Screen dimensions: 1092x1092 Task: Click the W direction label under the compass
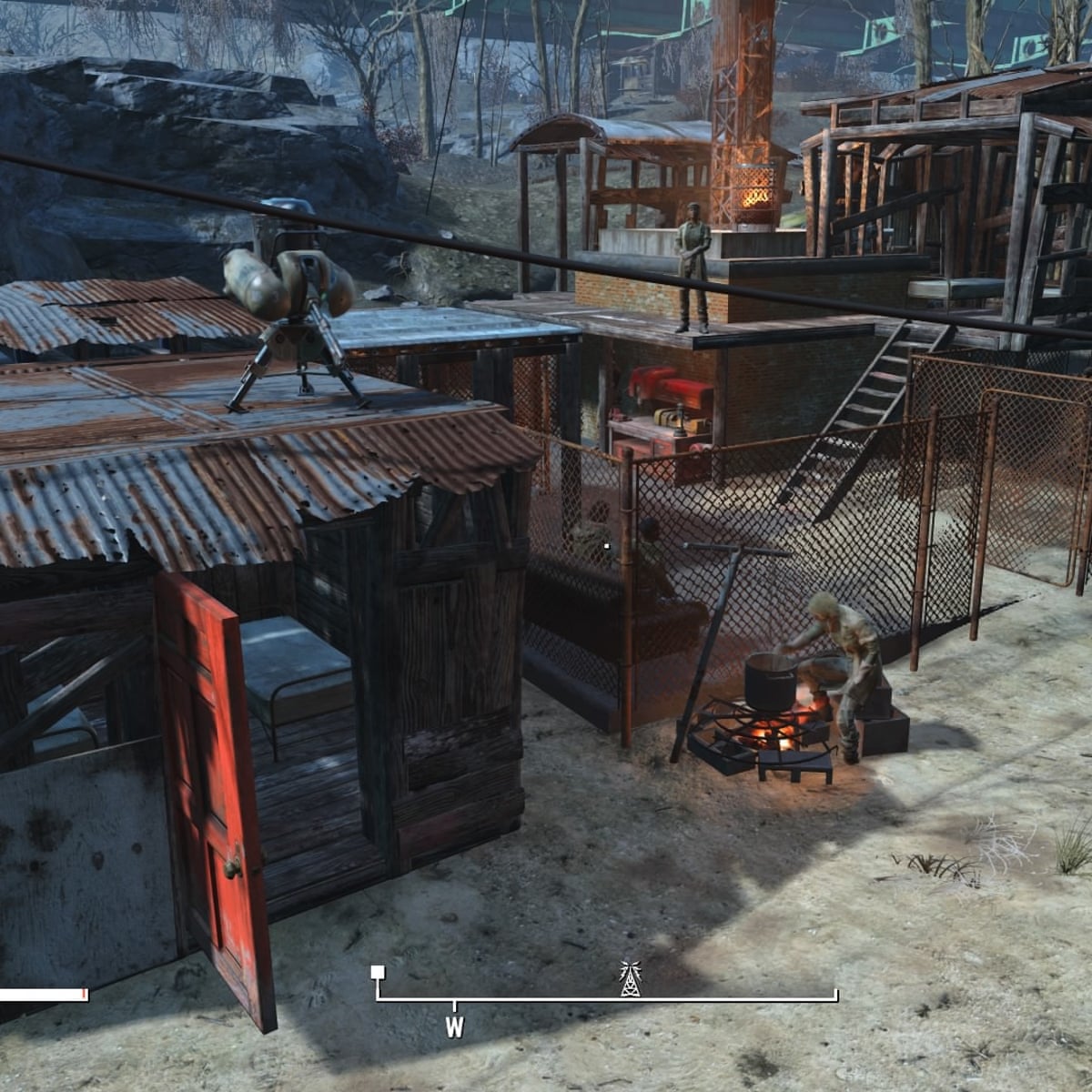(454, 1027)
